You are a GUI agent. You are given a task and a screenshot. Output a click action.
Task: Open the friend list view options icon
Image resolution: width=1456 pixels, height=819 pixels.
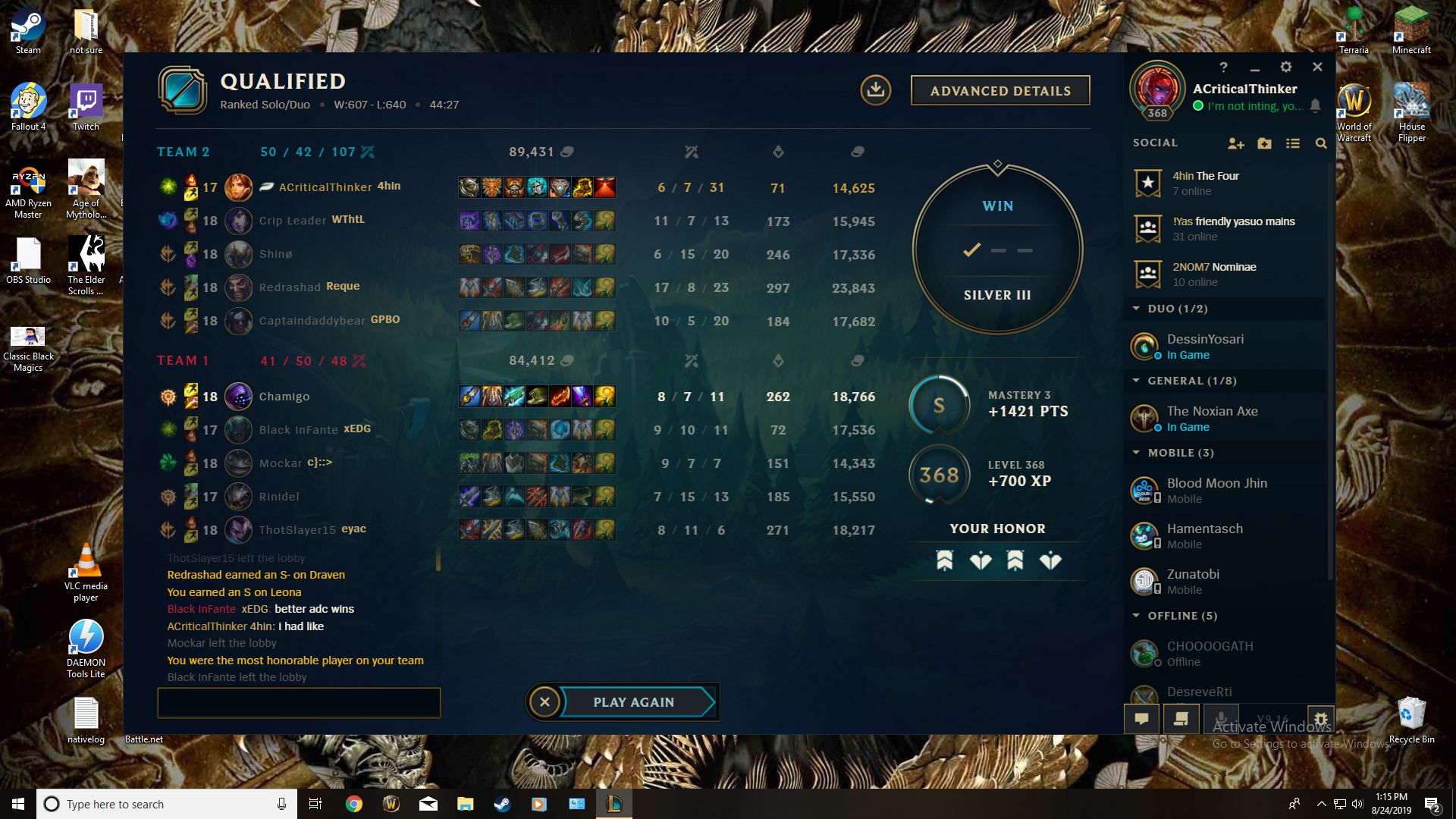point(1293,143)
